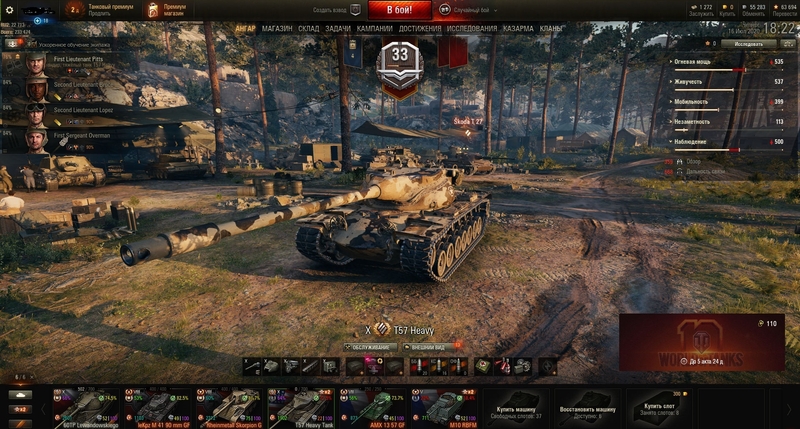Image resolution: width=800 pixels, height=429 pixels.
Task: Click the Создать взвод button
Action: (329, 10)
